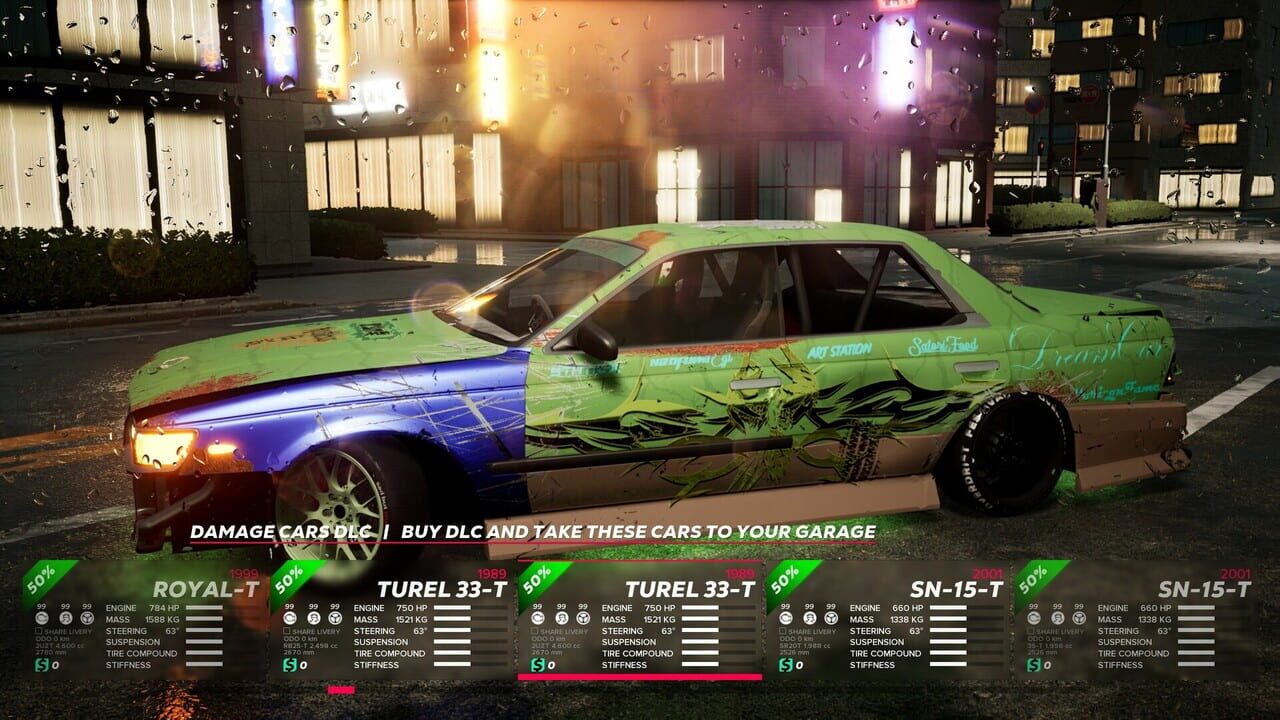The width and height of the screenshot is (1280, 720).
Task: Click the steering wheel icon on ROYAL-T card
Action: point(86,620)
